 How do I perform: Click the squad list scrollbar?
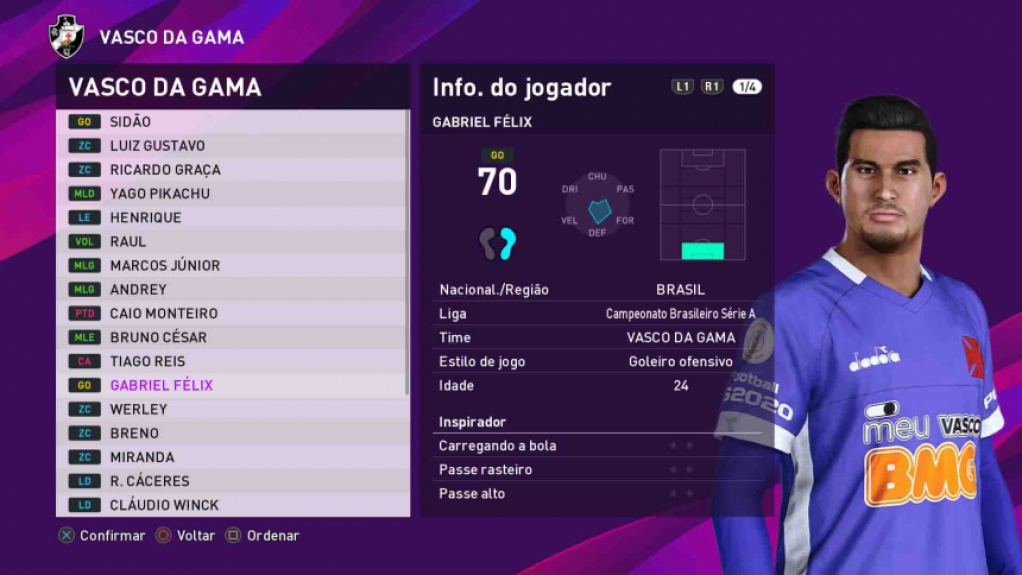407,250
